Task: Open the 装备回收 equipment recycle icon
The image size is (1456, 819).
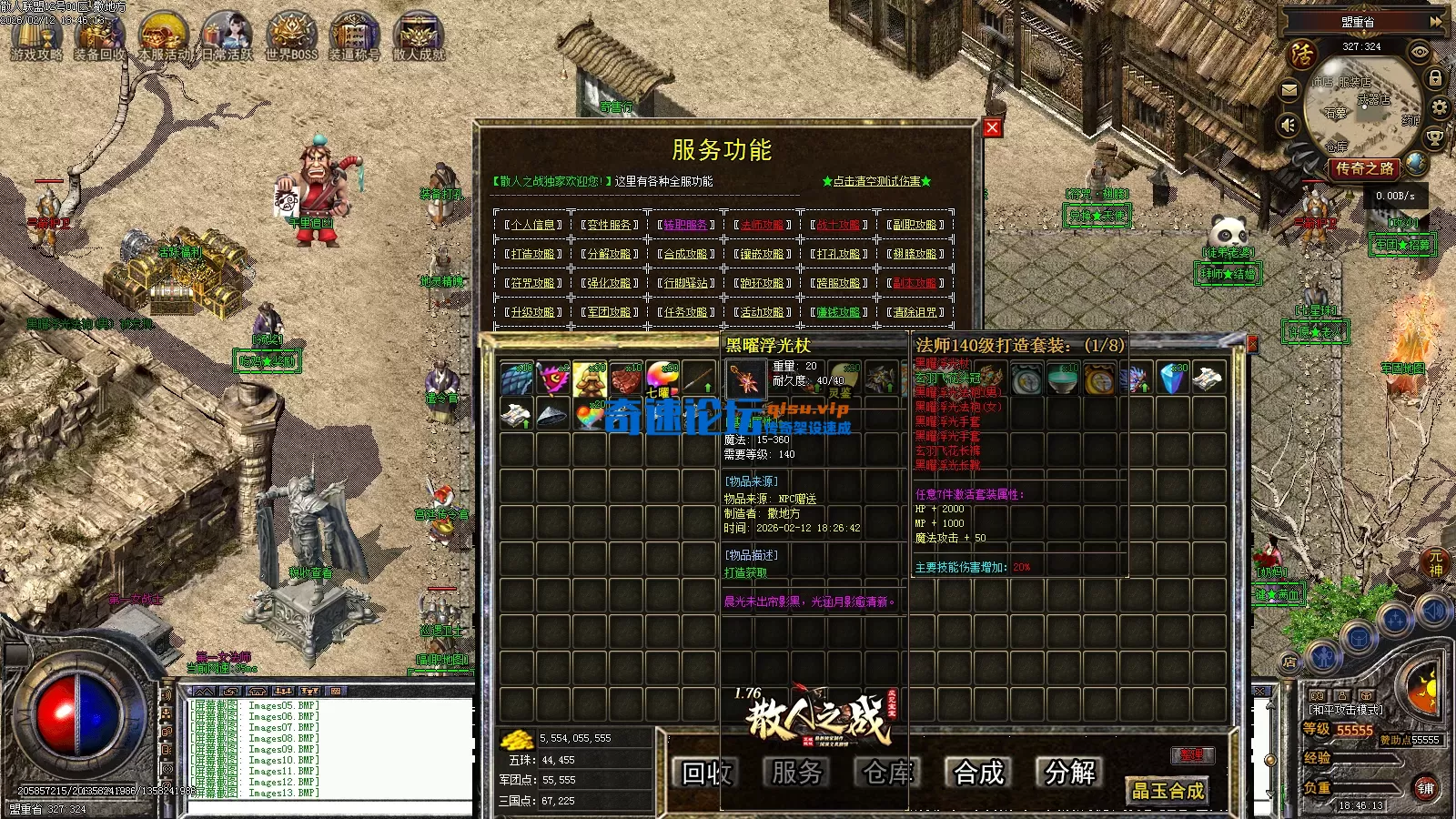Action: (x=100, y=36)
